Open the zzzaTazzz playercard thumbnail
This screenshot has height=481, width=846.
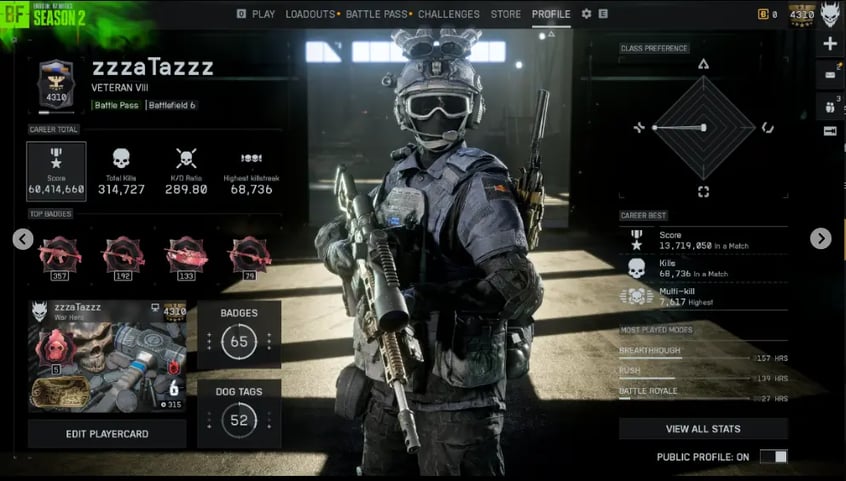point(106,356)
